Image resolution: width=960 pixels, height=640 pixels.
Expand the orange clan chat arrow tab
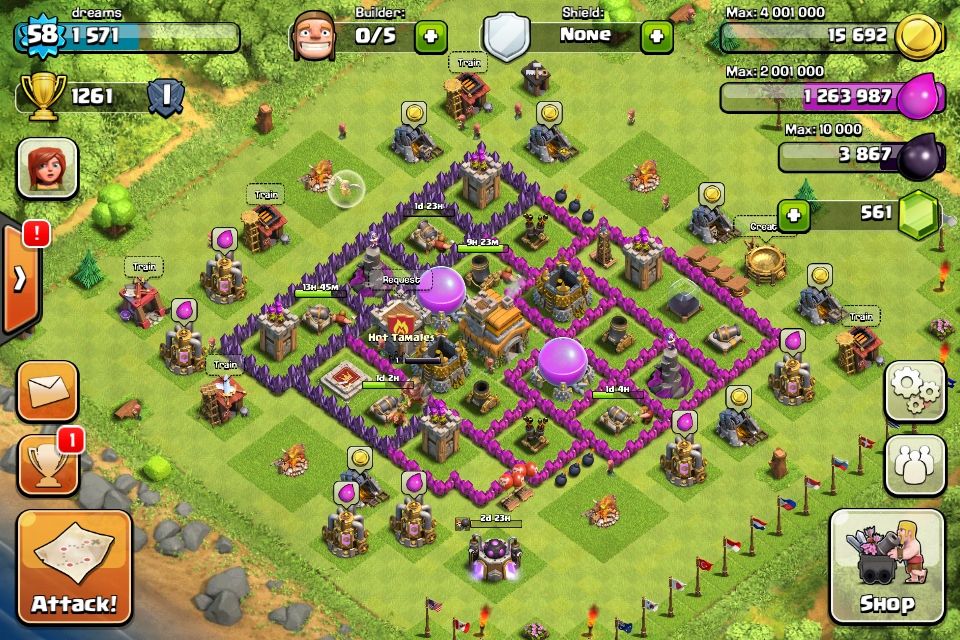[x=19, y=279]
